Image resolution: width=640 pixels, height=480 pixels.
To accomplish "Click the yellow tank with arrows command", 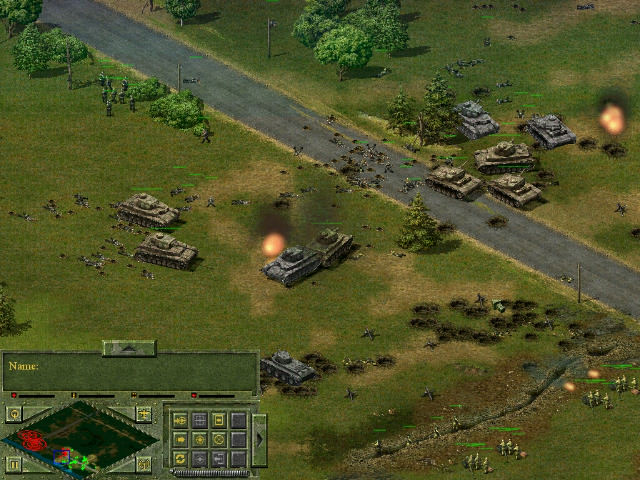I will click(180, 420).
